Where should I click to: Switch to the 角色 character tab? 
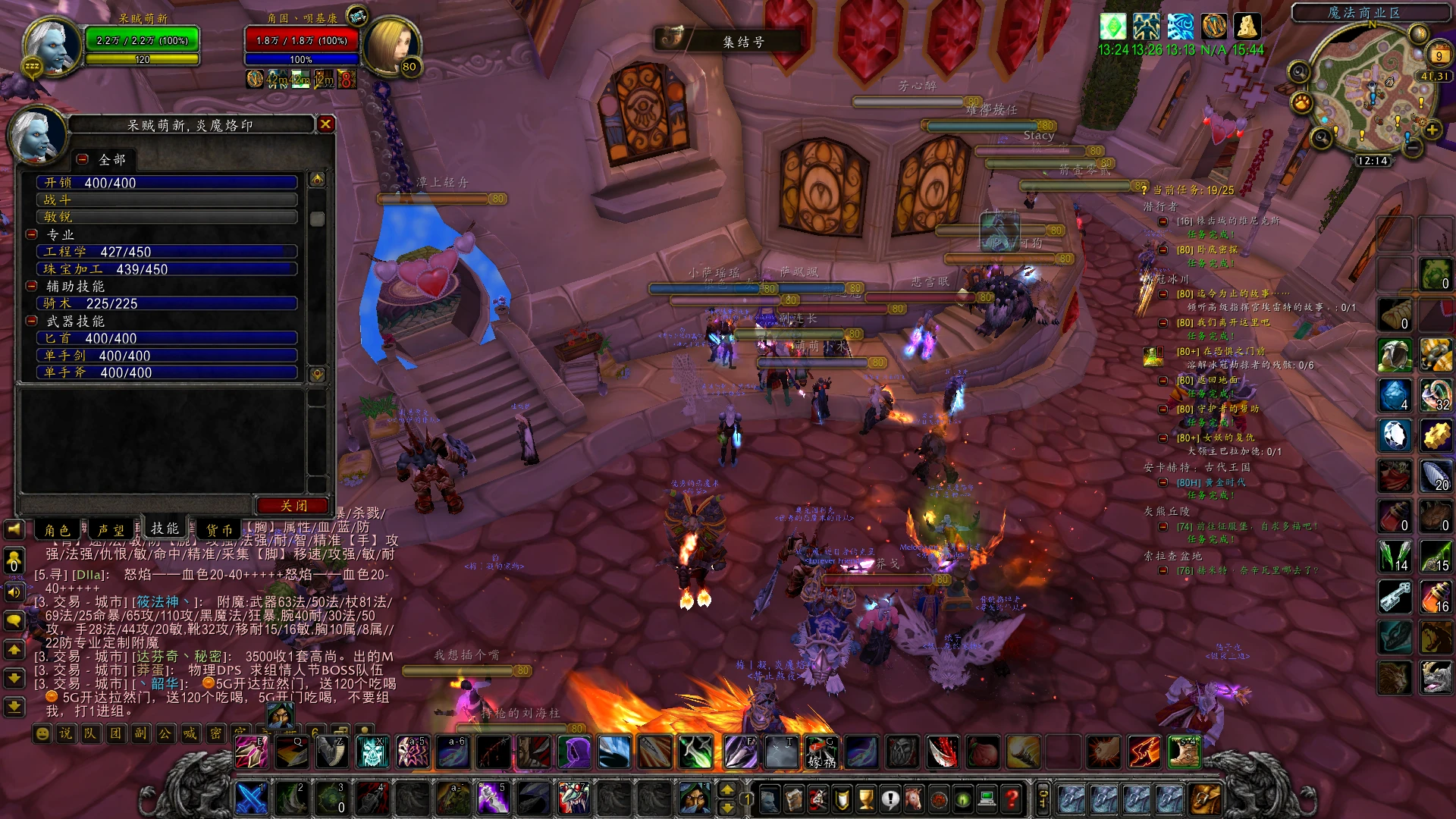tap(58, 529)
